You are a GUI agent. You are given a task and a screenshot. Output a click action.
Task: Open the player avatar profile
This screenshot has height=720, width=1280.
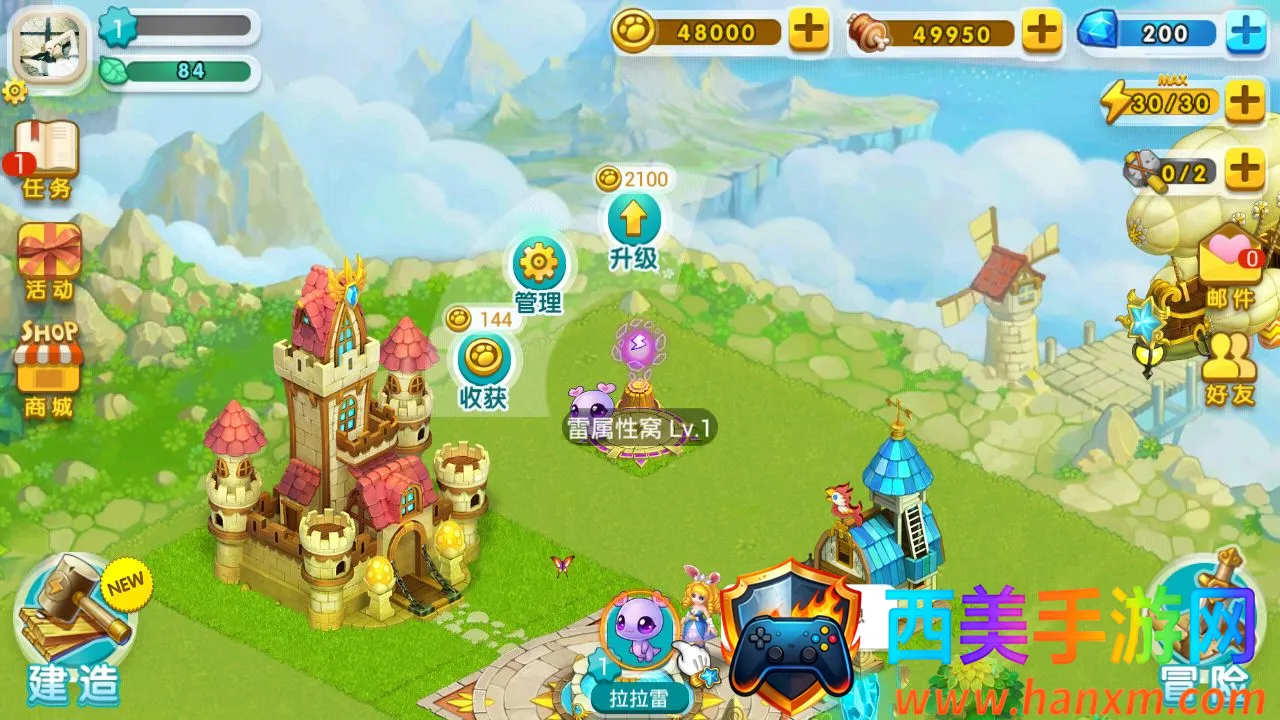tap(50, 43)
